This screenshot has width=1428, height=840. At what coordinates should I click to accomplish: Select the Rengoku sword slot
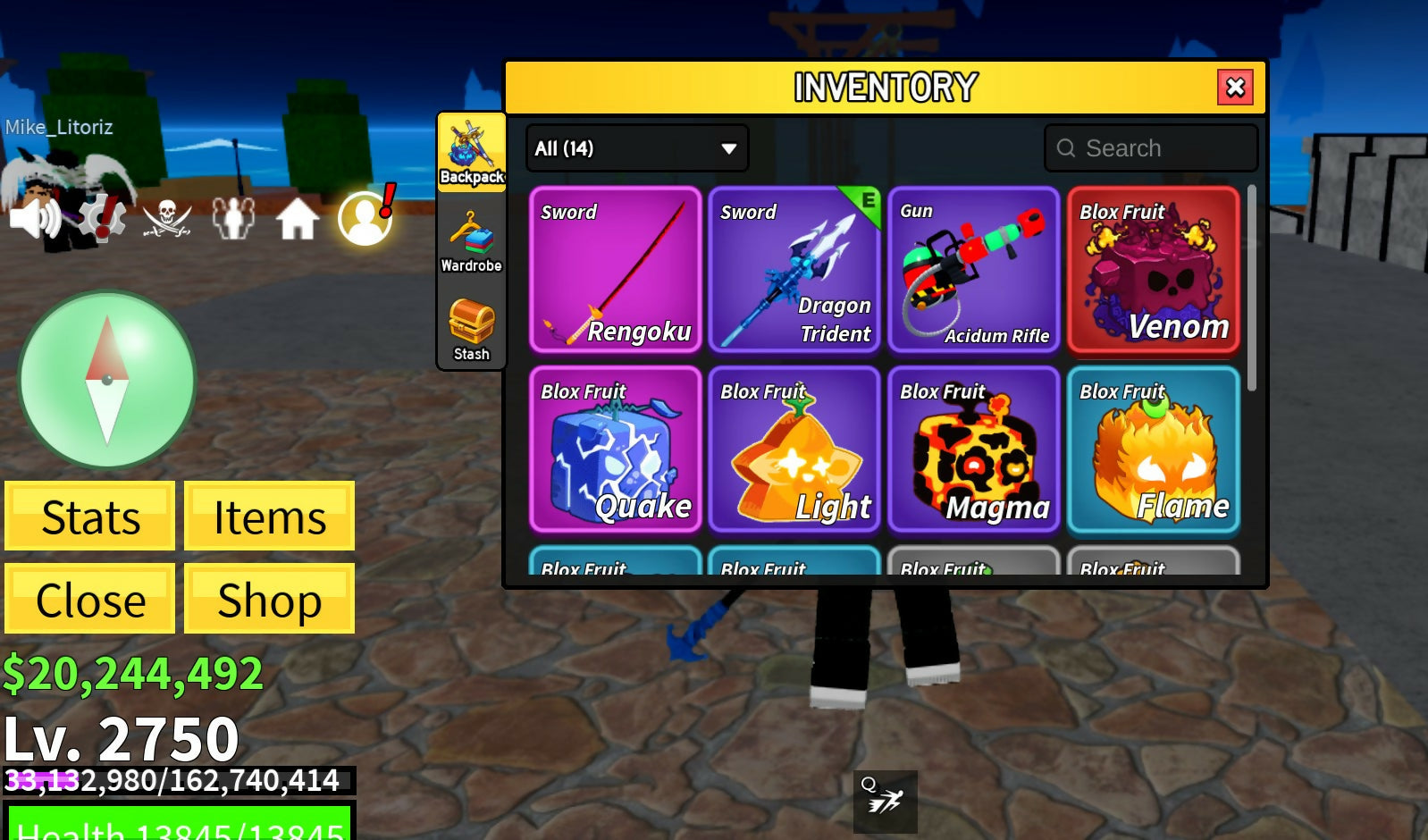point(616,269)
